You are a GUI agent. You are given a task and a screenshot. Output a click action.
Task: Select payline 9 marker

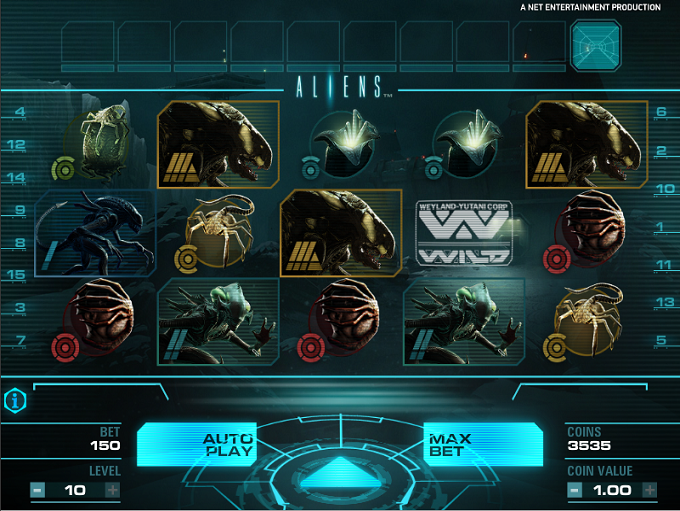20,211
